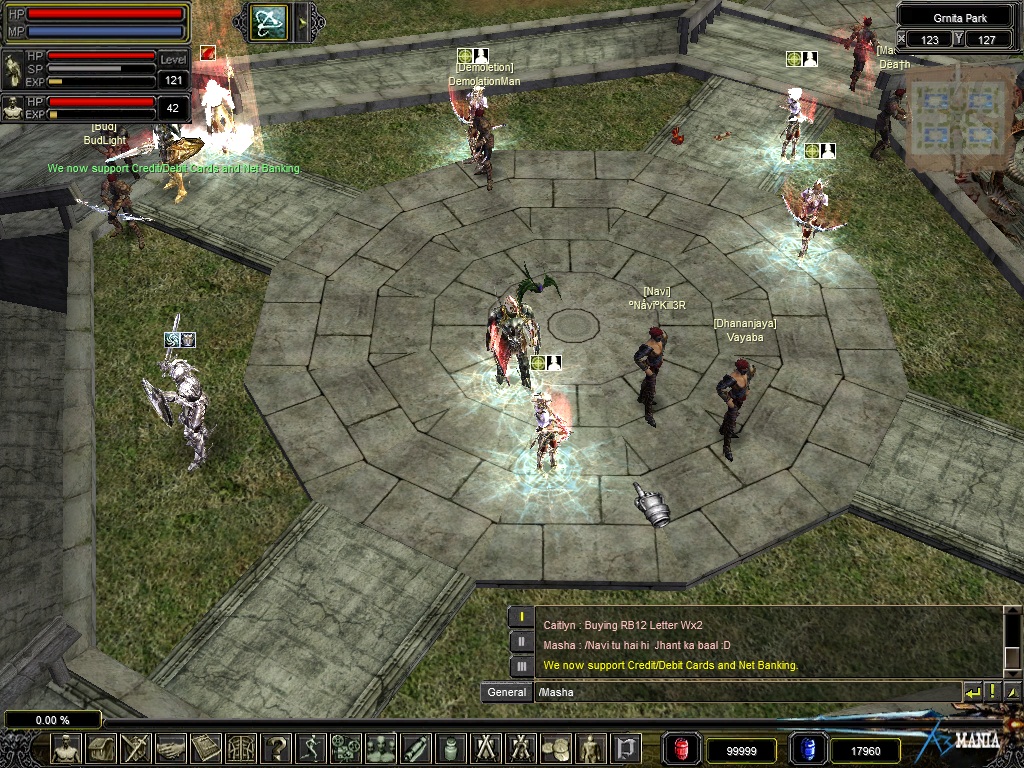This screenshot has width=1024, height=768.
Task: Select chat tab I
Action: click(x=521, y=618)
